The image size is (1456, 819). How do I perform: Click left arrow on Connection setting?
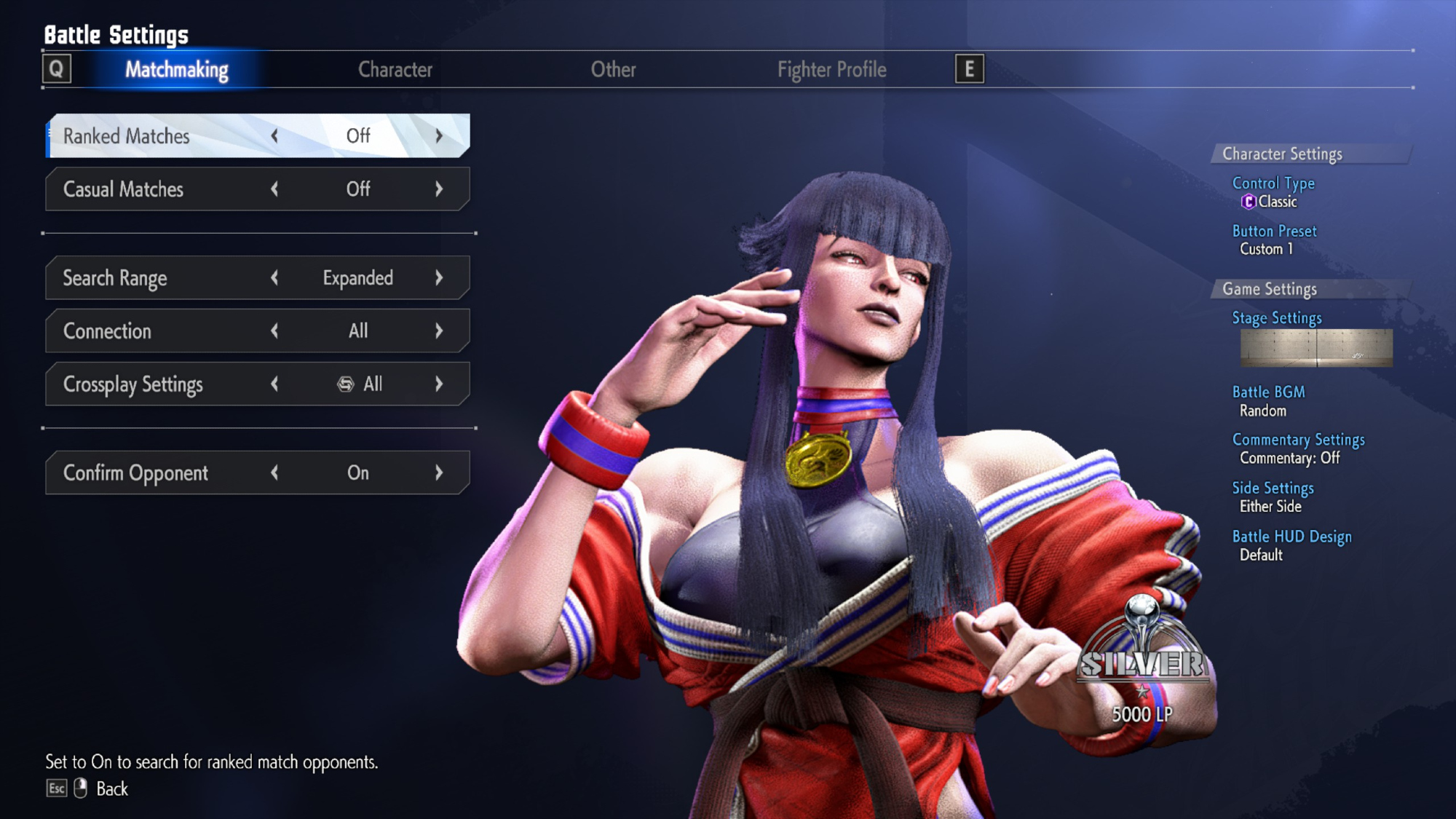click(274, 331)
